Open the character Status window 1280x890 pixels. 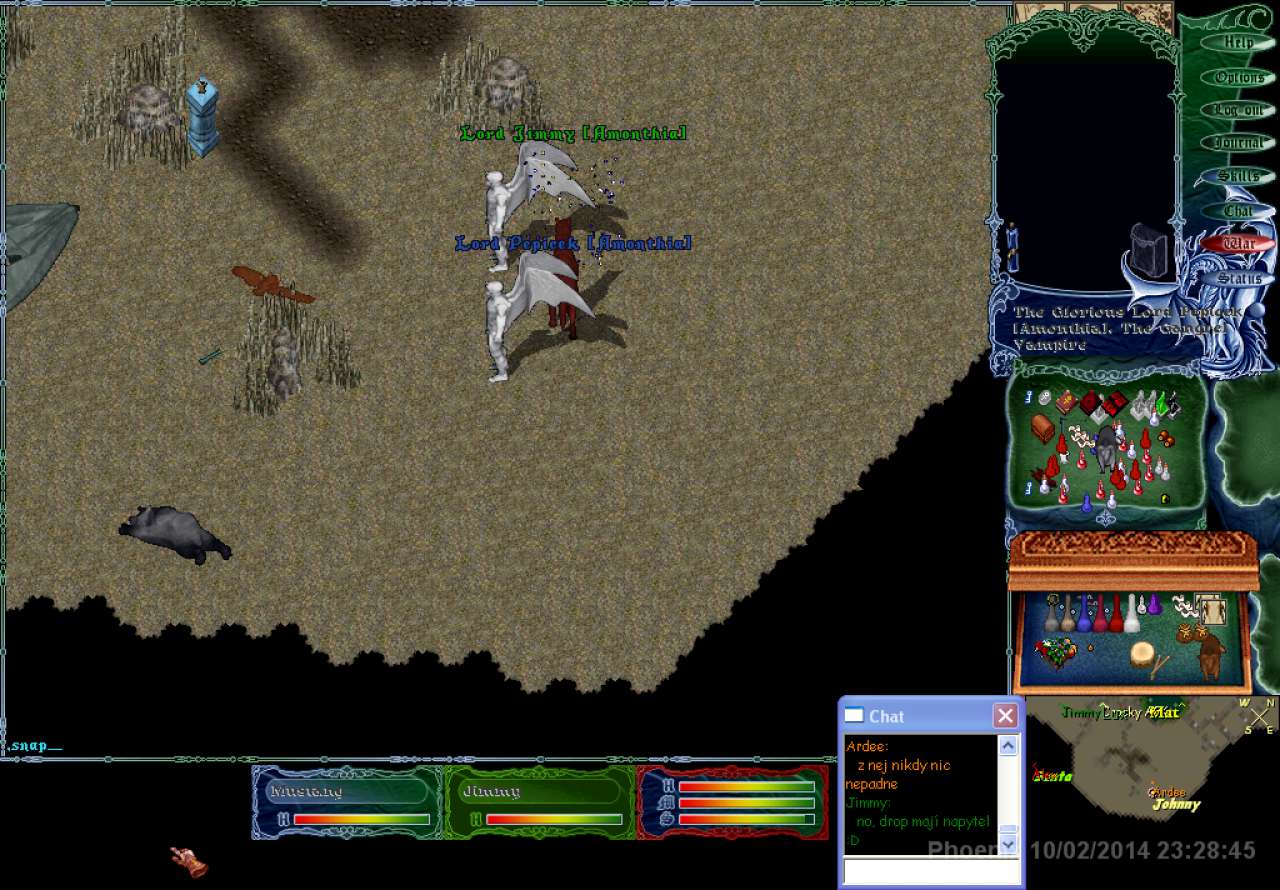[1238, 278]
